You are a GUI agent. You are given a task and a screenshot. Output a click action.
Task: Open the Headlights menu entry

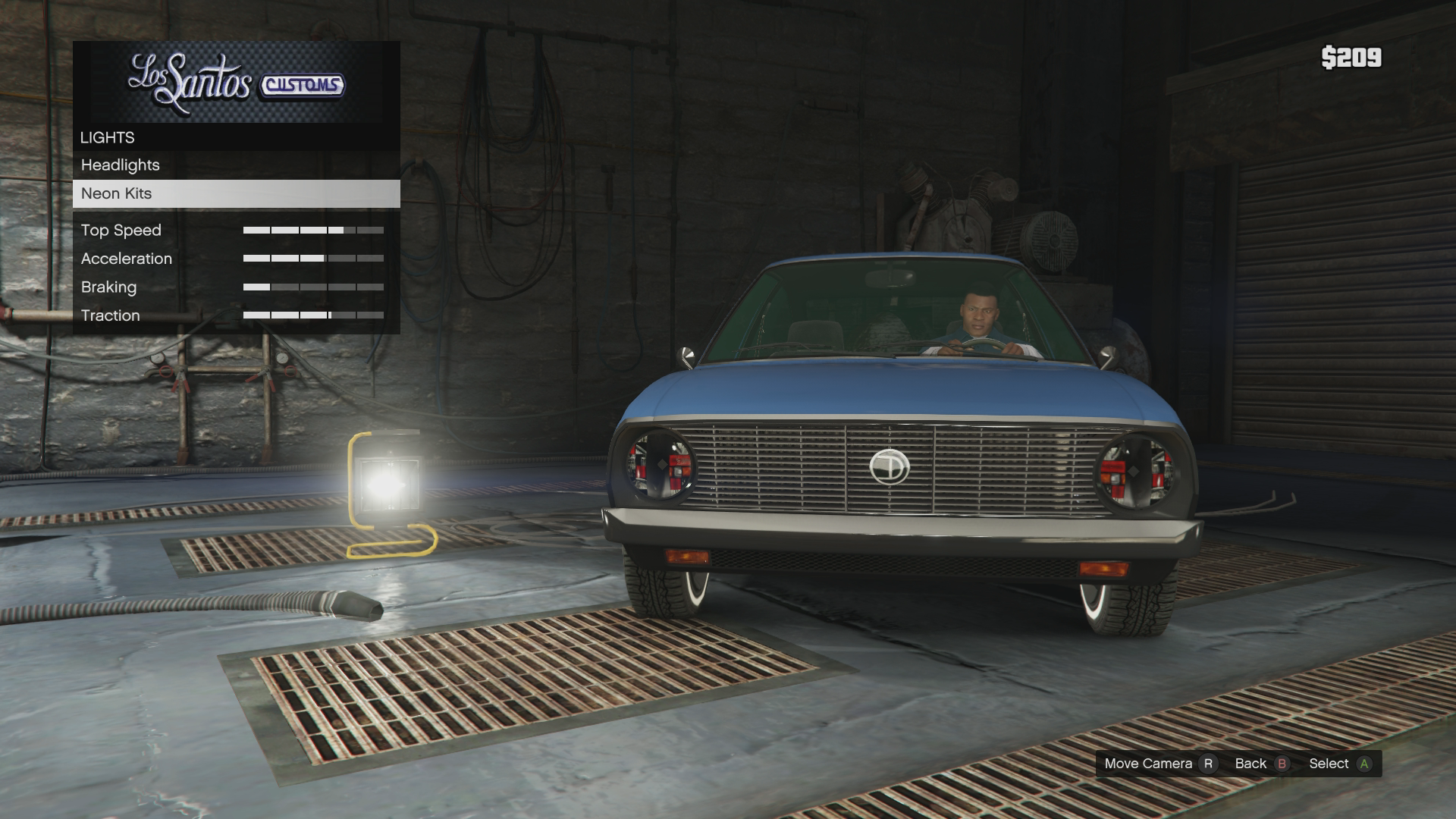point(121,165)
